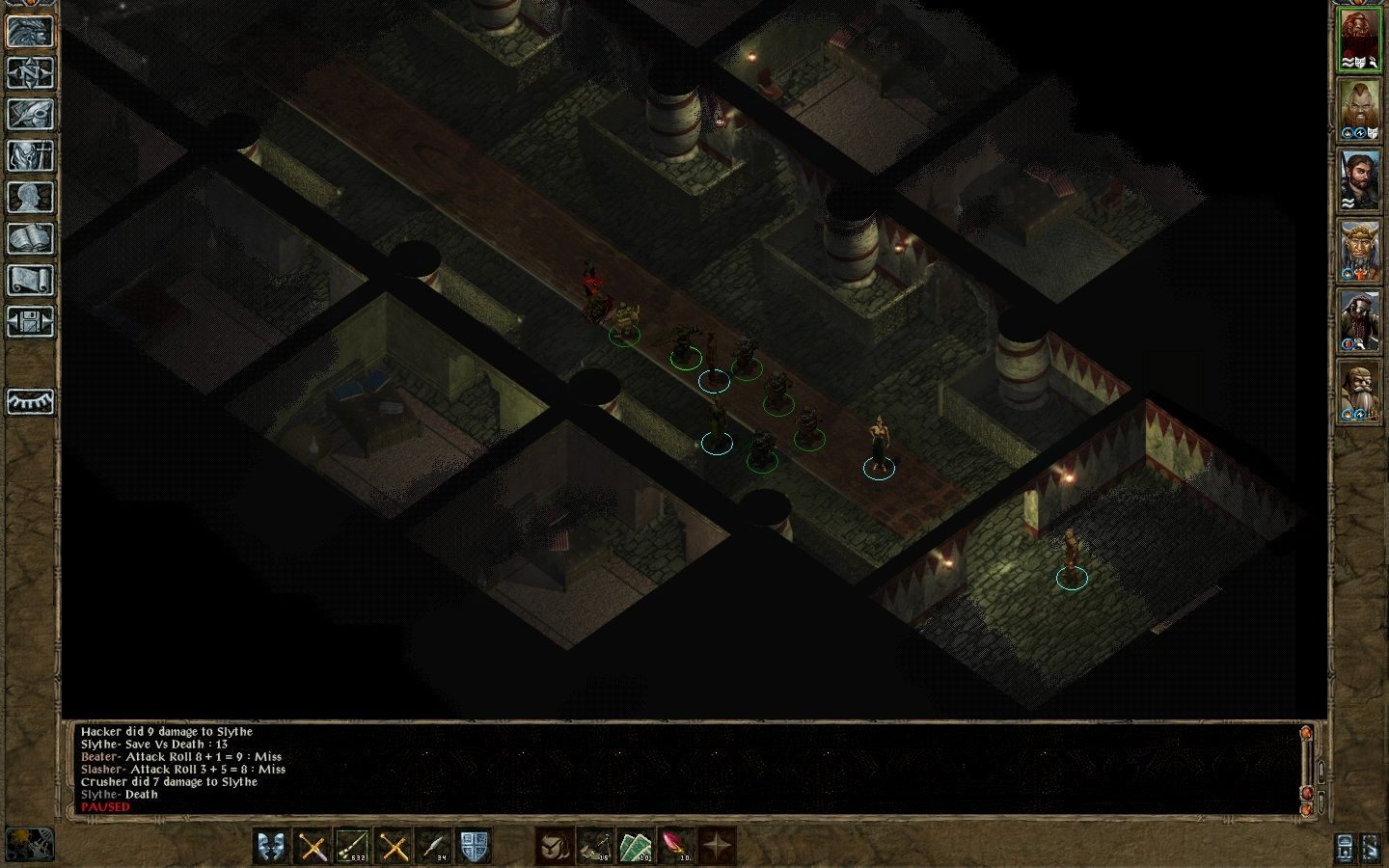Open the area map with the compass button

pos(30,72)
